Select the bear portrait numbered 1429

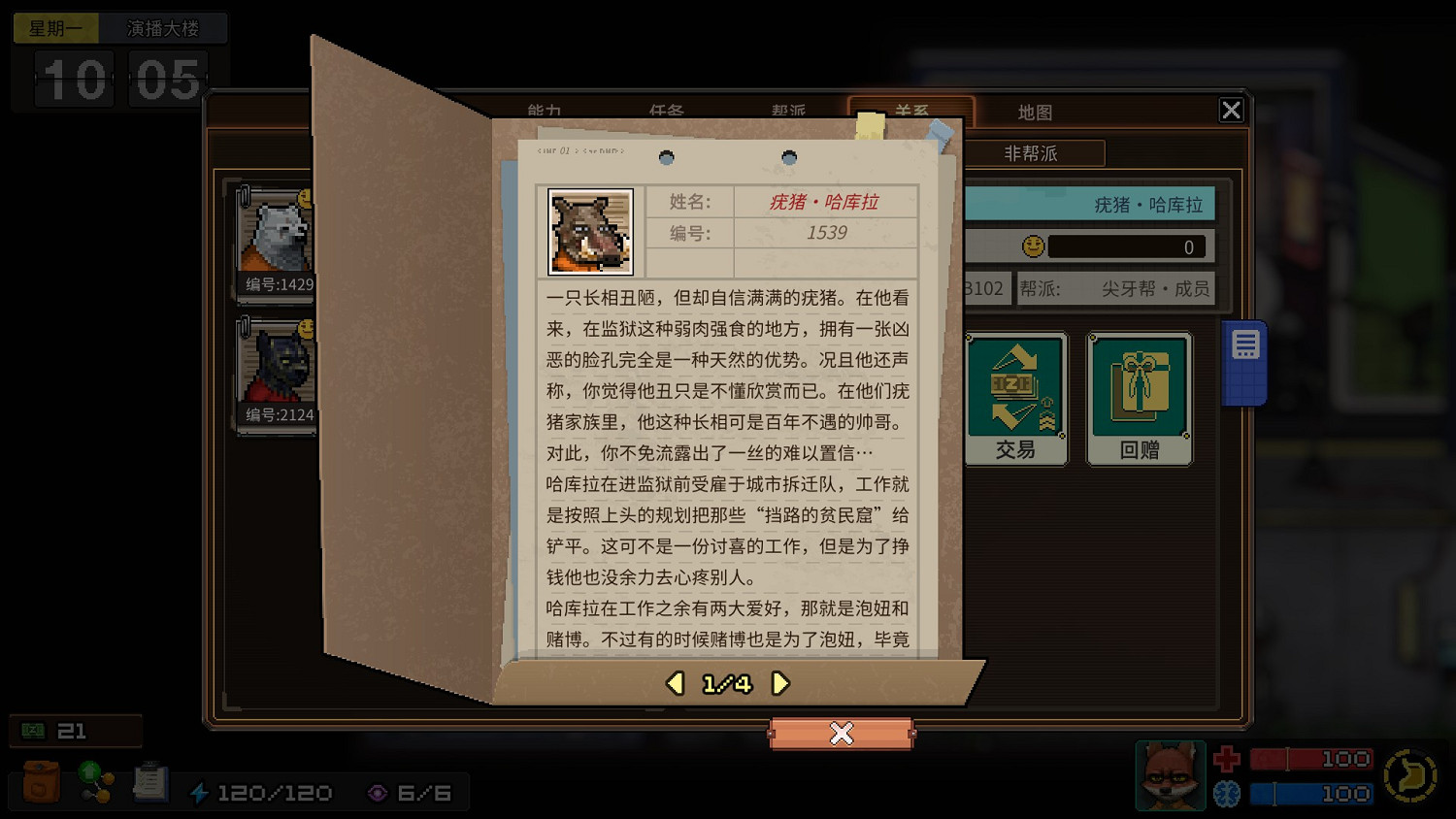tap(277, 238)
